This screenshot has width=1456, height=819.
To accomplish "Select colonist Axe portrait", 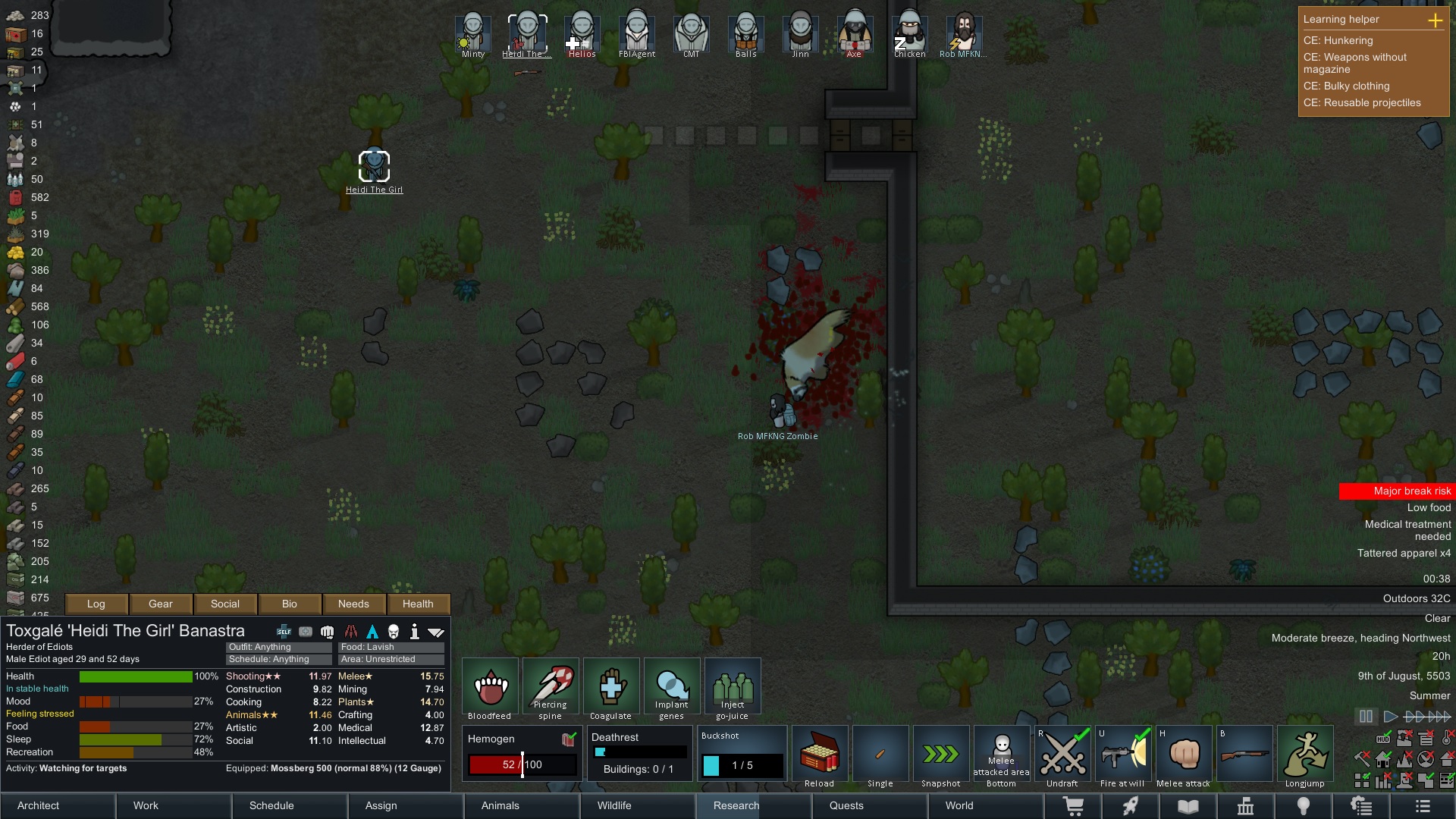I will pos(855,35).
